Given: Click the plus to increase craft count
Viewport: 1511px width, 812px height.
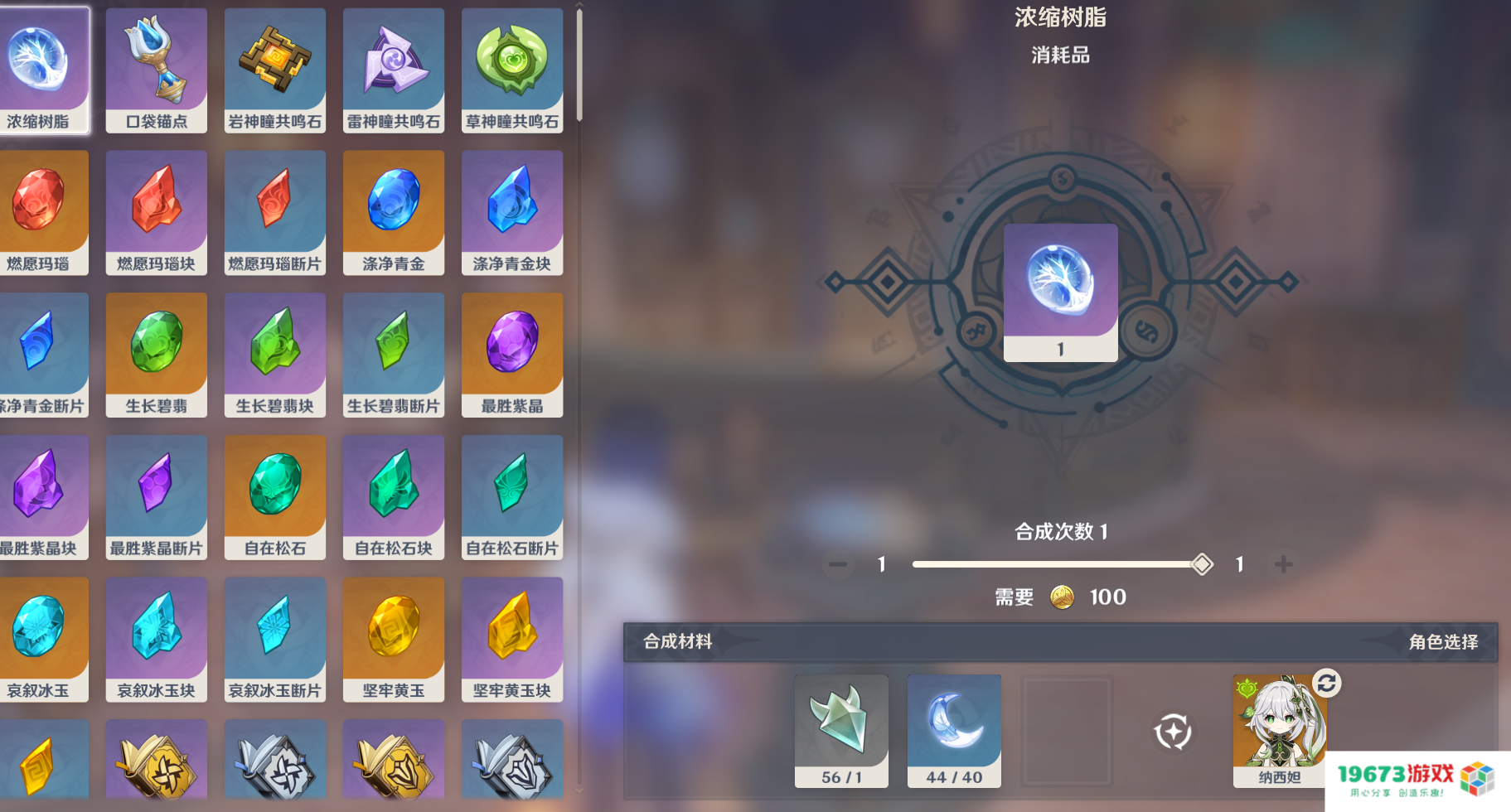Looking at the screenshot, I should tap(1281, 564).
